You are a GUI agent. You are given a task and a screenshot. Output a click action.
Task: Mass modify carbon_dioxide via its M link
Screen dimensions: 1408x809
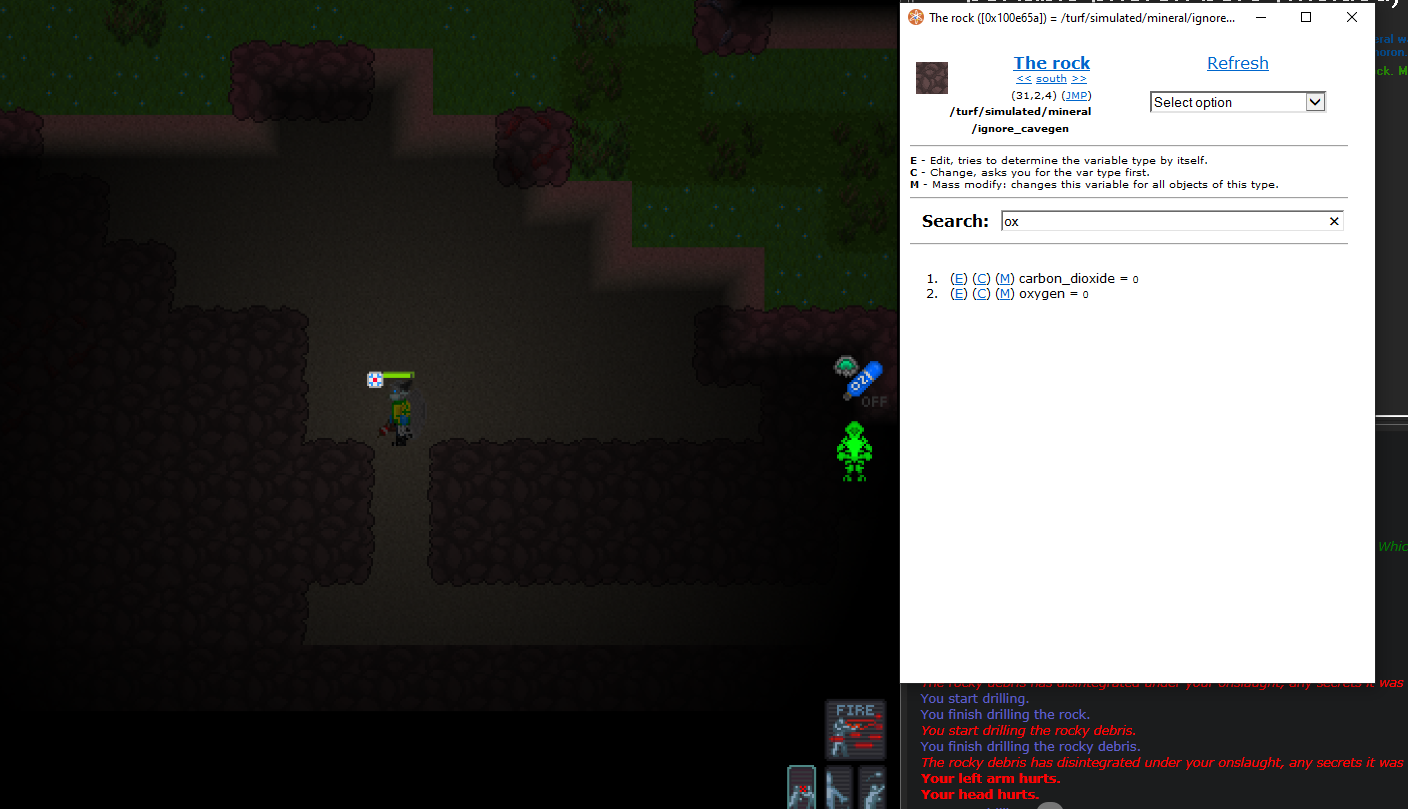(1005, 278)
